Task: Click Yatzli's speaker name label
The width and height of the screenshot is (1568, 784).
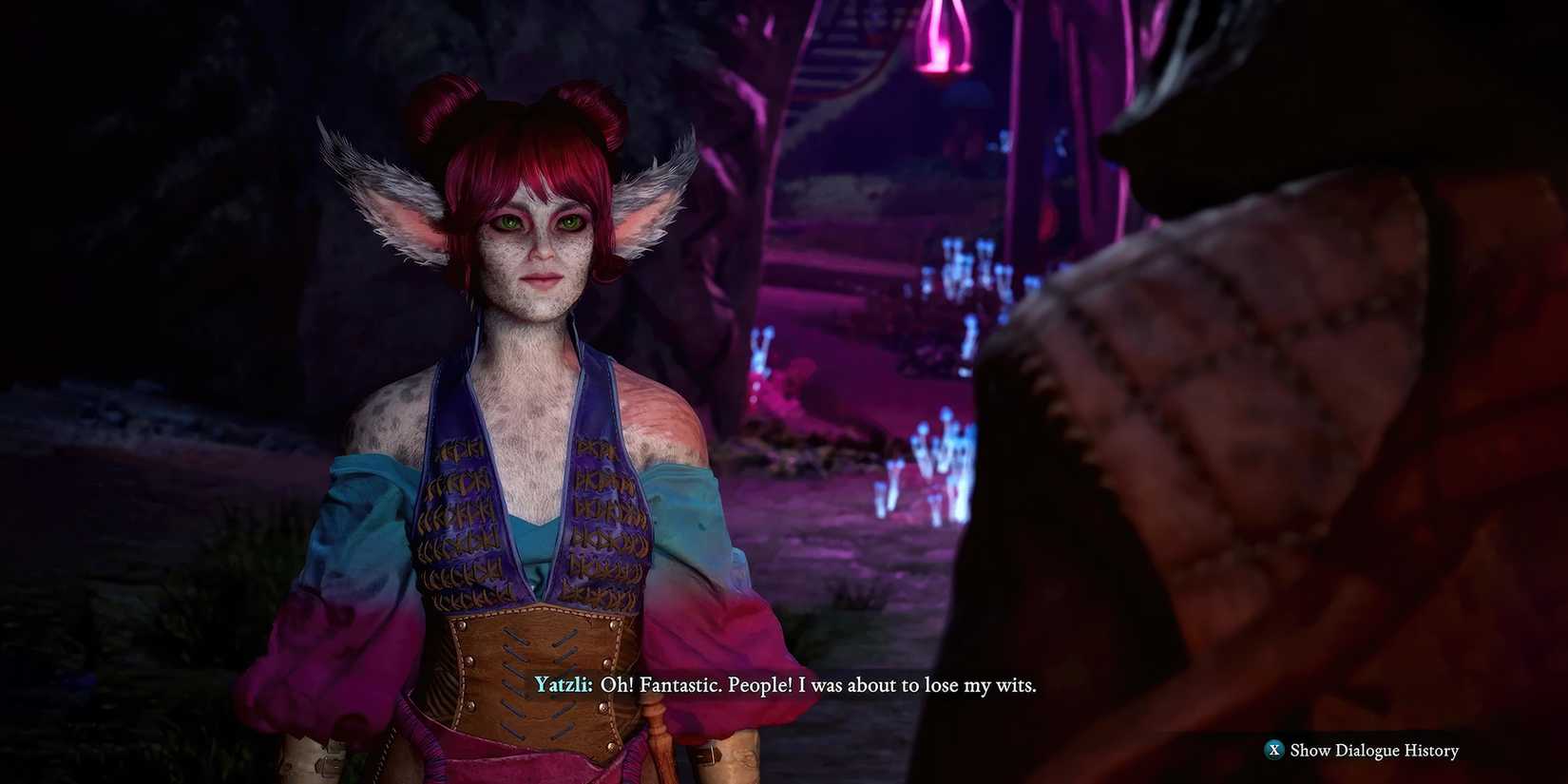Action: tap(563, 684)
